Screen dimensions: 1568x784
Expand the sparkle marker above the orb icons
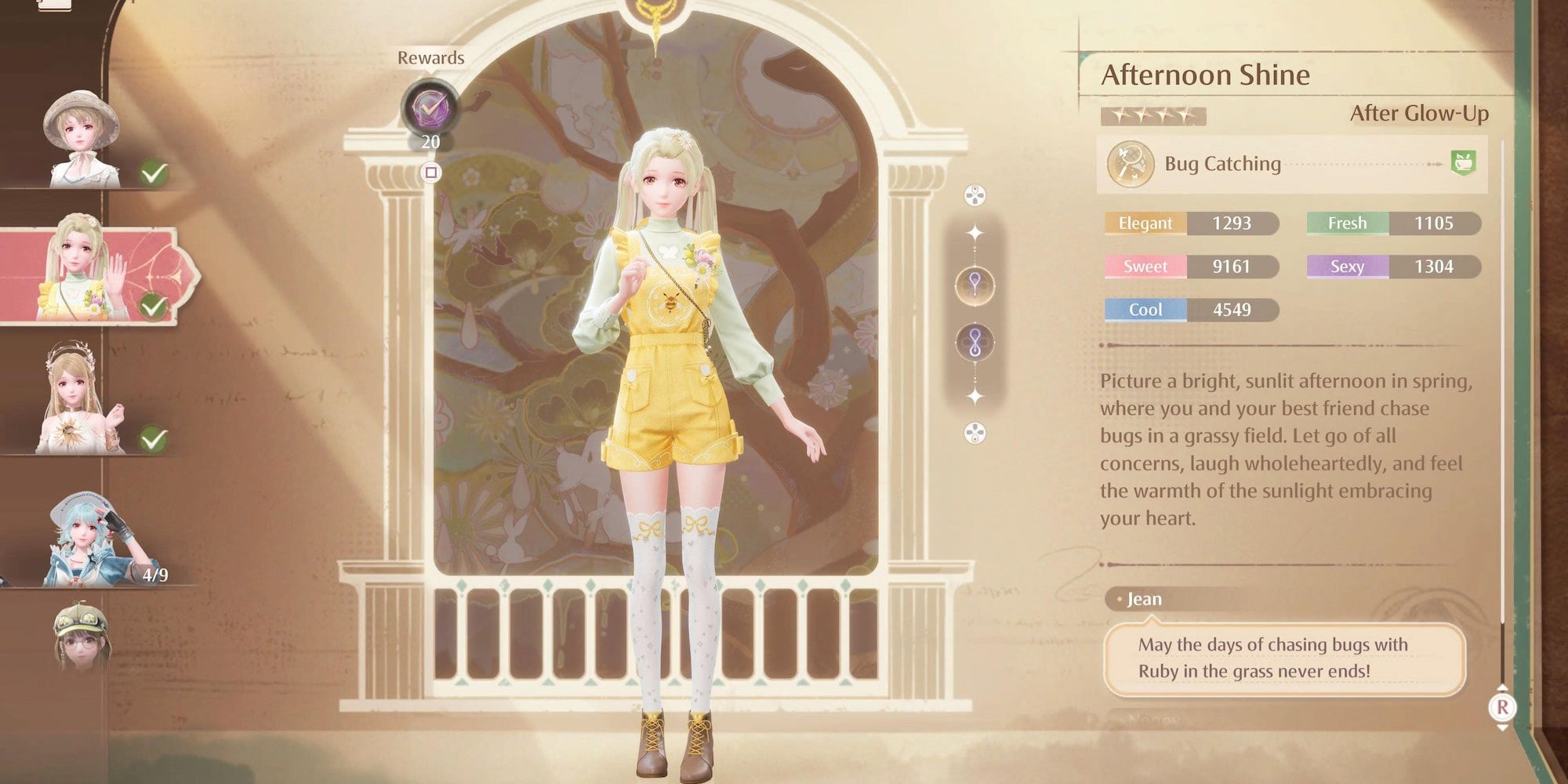(974, 233)
